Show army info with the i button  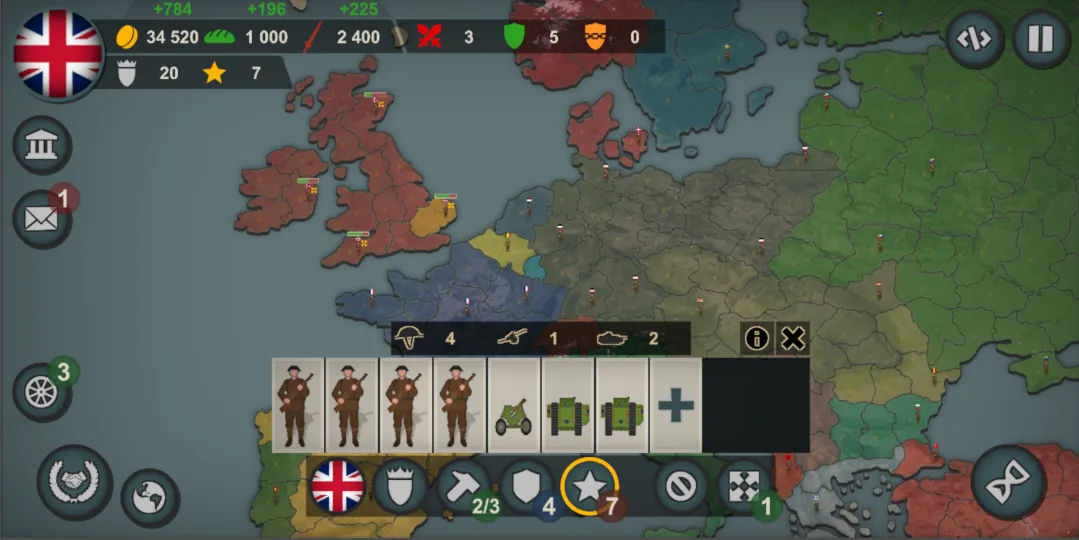tap(757, 338)
